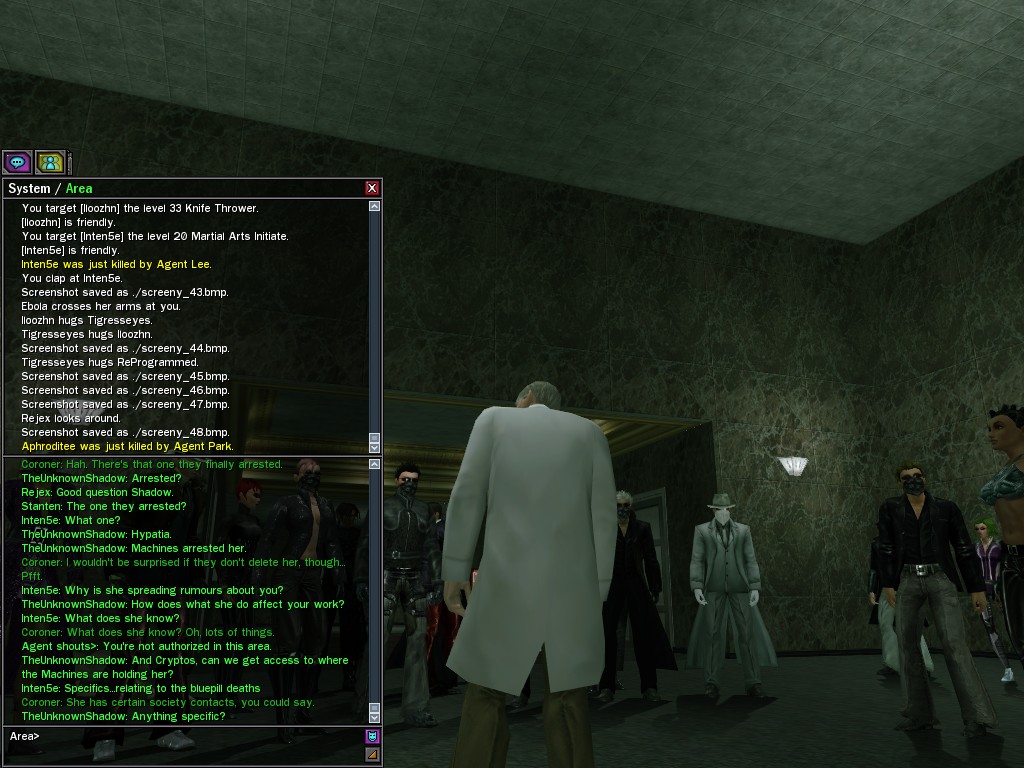Image resolution: width=1024 pixels, height=768 pixels.
Task: Click the area chat scroll-down arrow
Action: coord(374,717)
